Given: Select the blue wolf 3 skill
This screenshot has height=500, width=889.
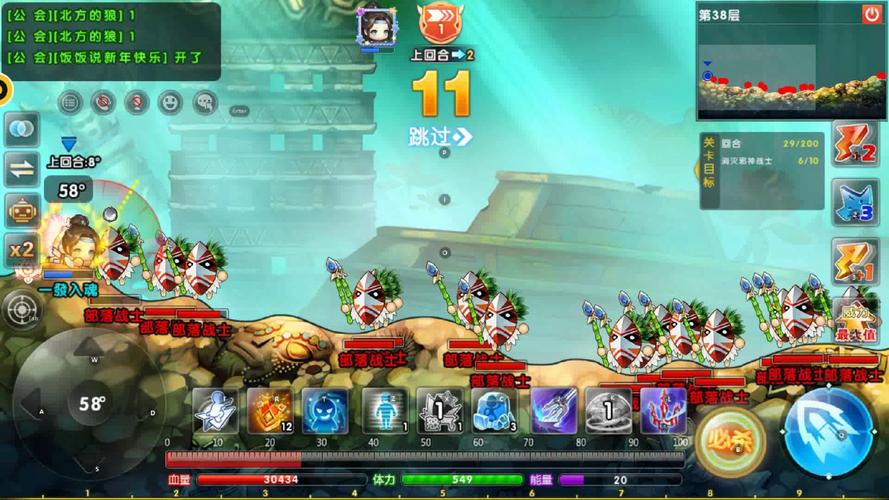Looking at the screenshot, I should [855, 202].
